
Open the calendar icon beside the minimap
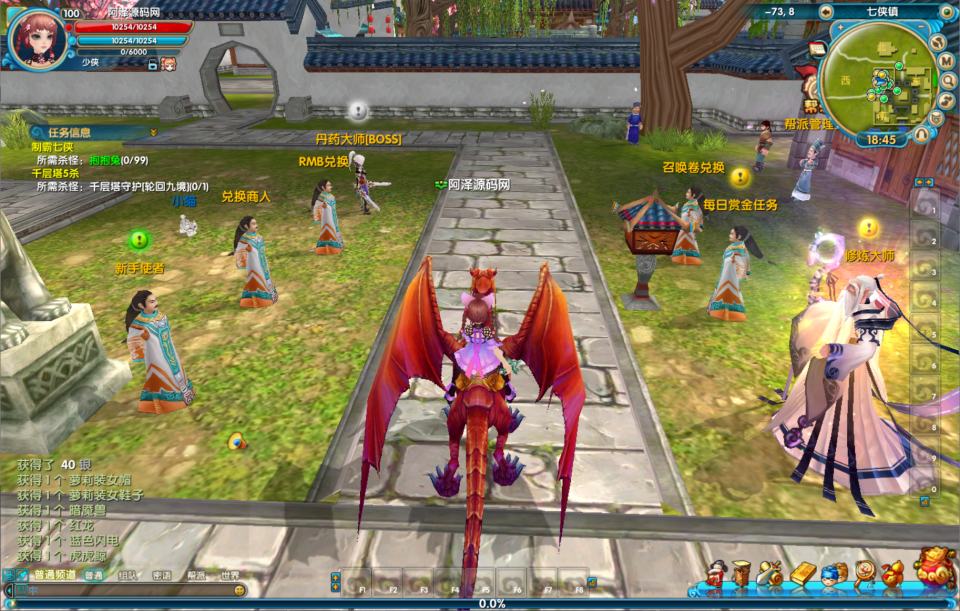click(816, 48)
